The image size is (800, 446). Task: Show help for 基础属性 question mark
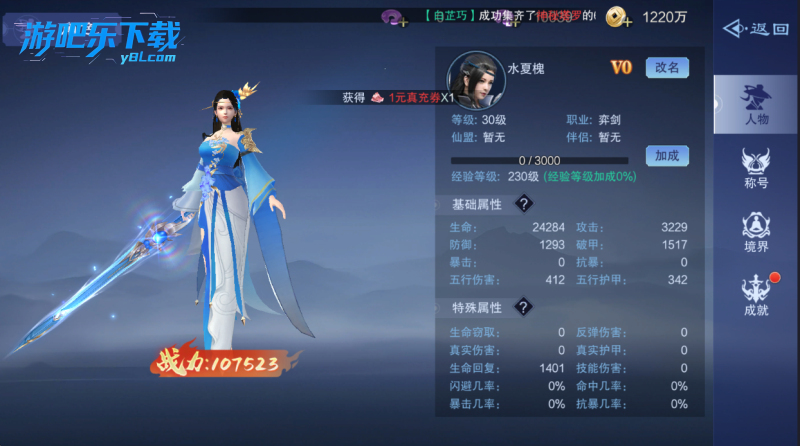[523, 204]
